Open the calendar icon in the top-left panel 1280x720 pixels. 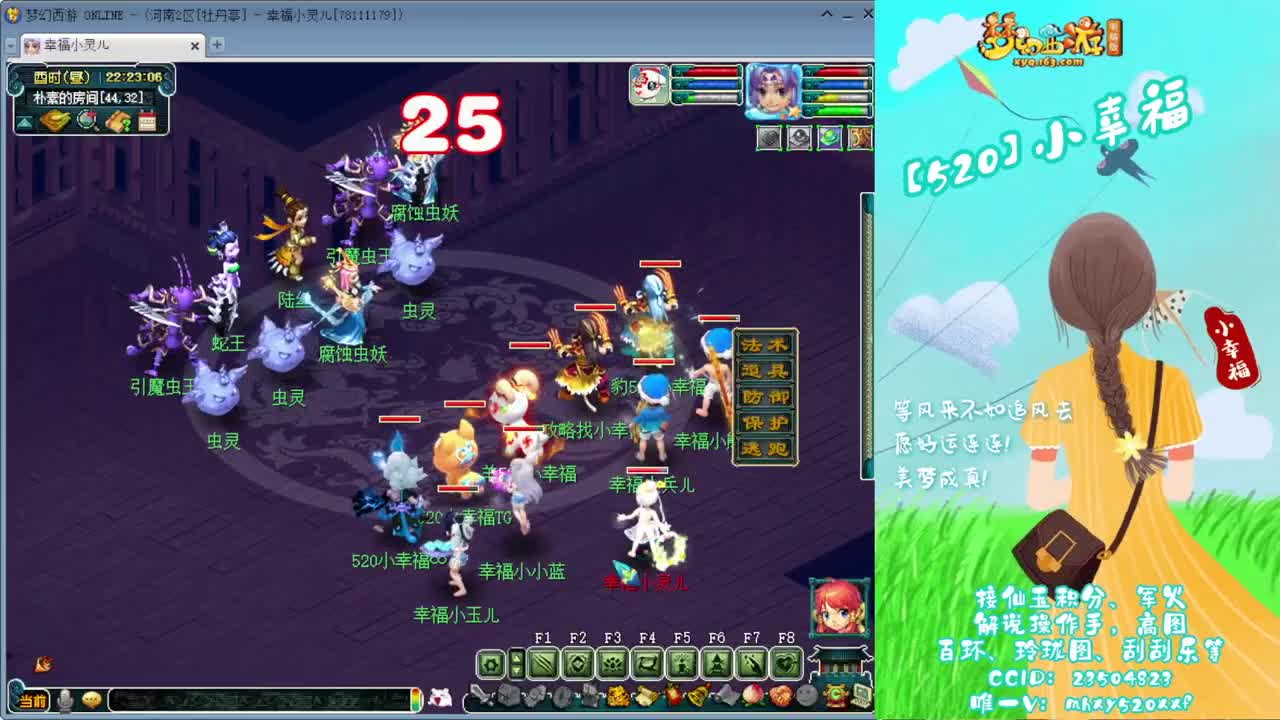pyautogui.click(x=148, y=120)
